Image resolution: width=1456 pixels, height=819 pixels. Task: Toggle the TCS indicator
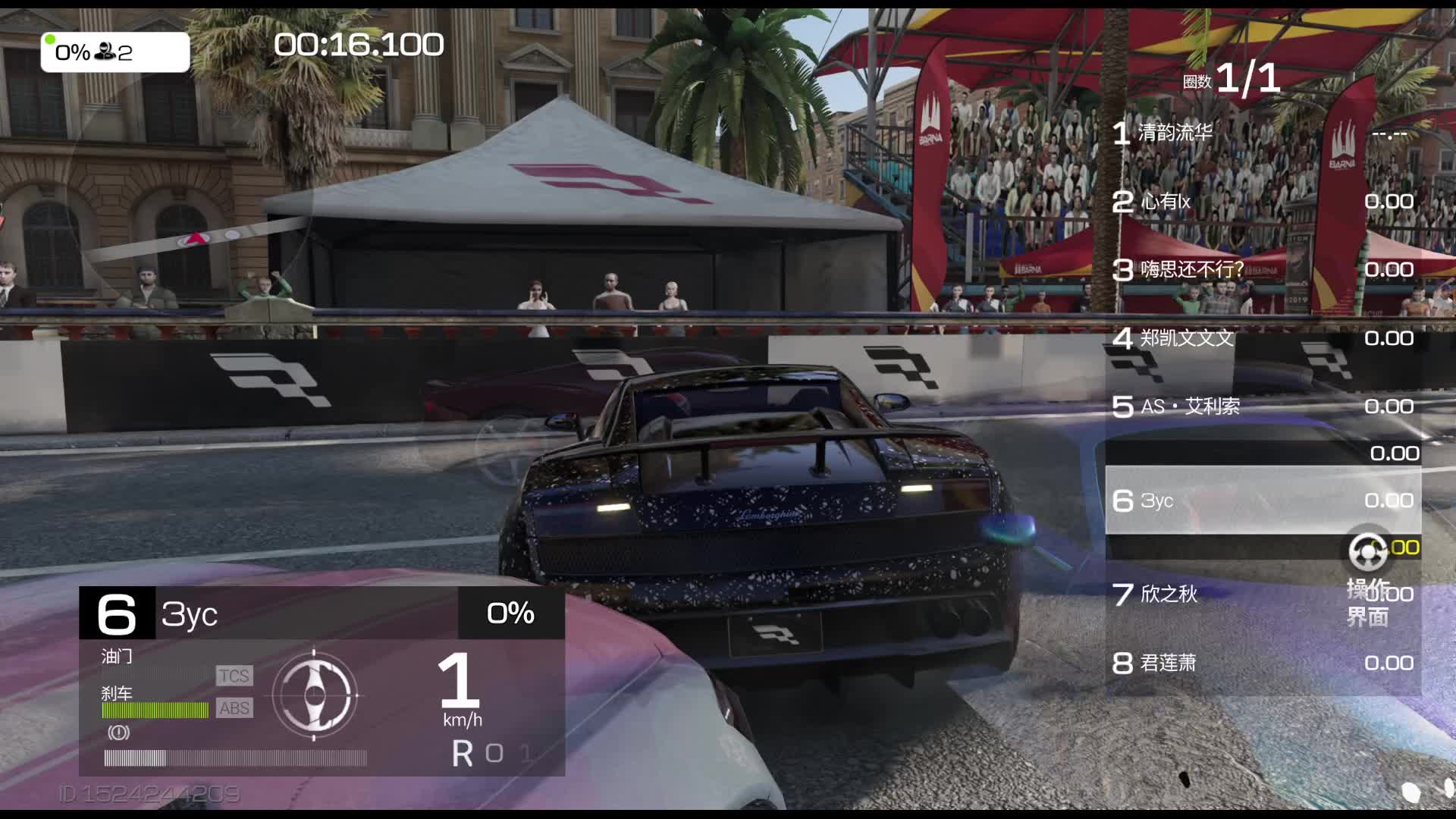point(234,676)
